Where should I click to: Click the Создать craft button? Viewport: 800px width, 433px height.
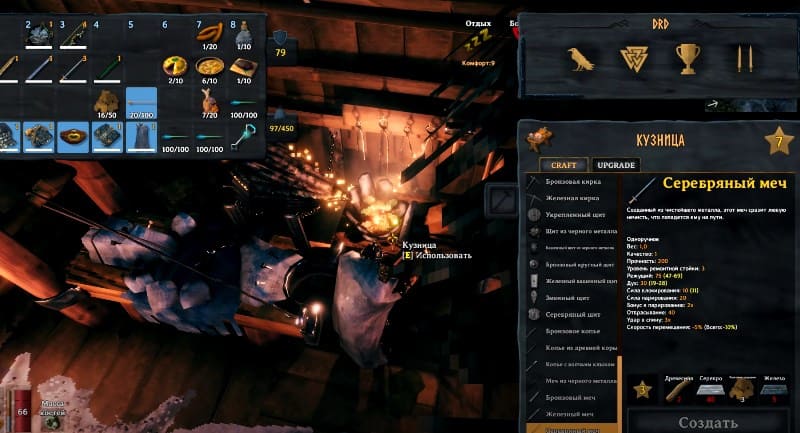click(x=708, y=422)
